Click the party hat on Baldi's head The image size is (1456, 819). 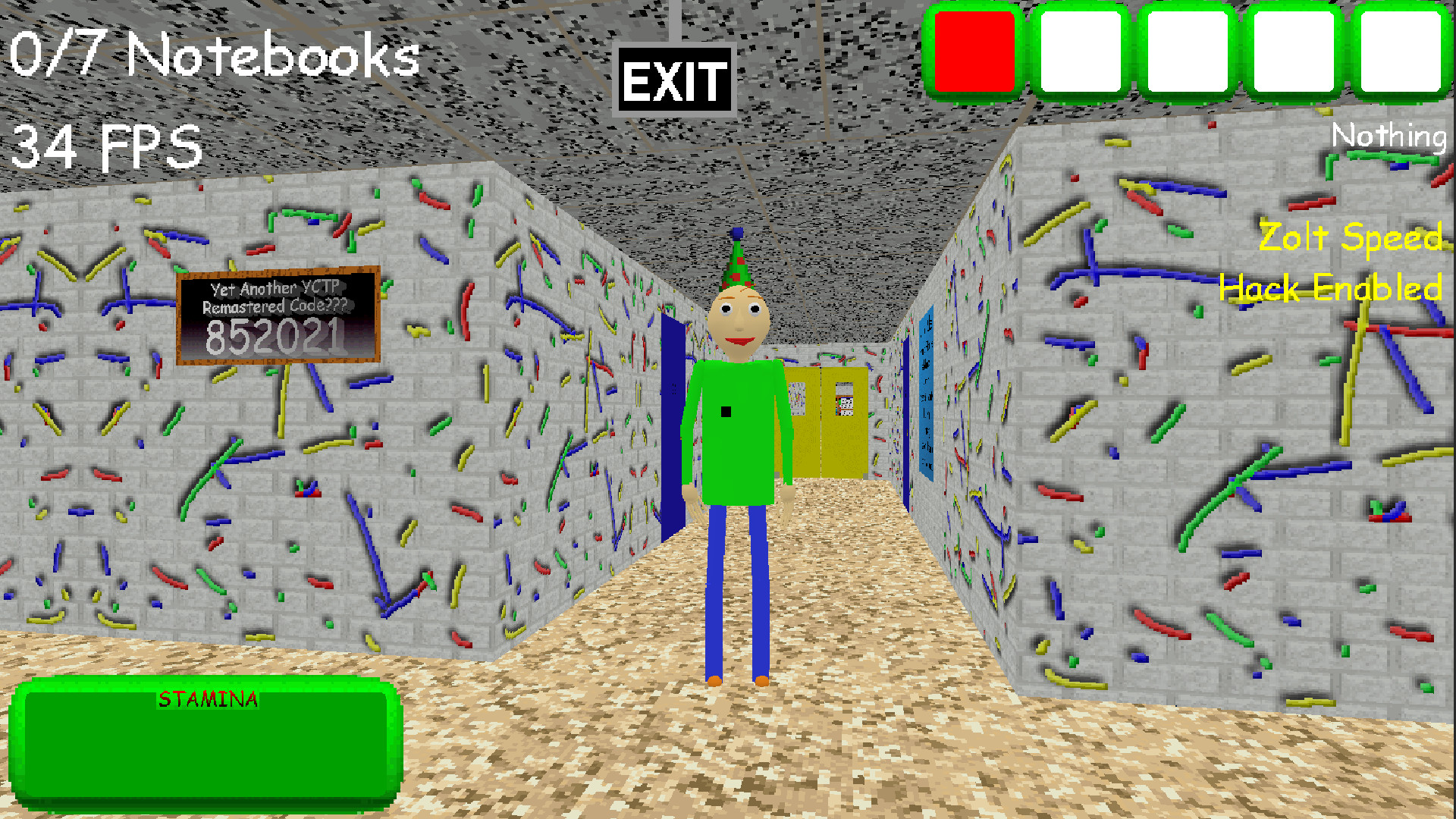[x=734, y=262]
